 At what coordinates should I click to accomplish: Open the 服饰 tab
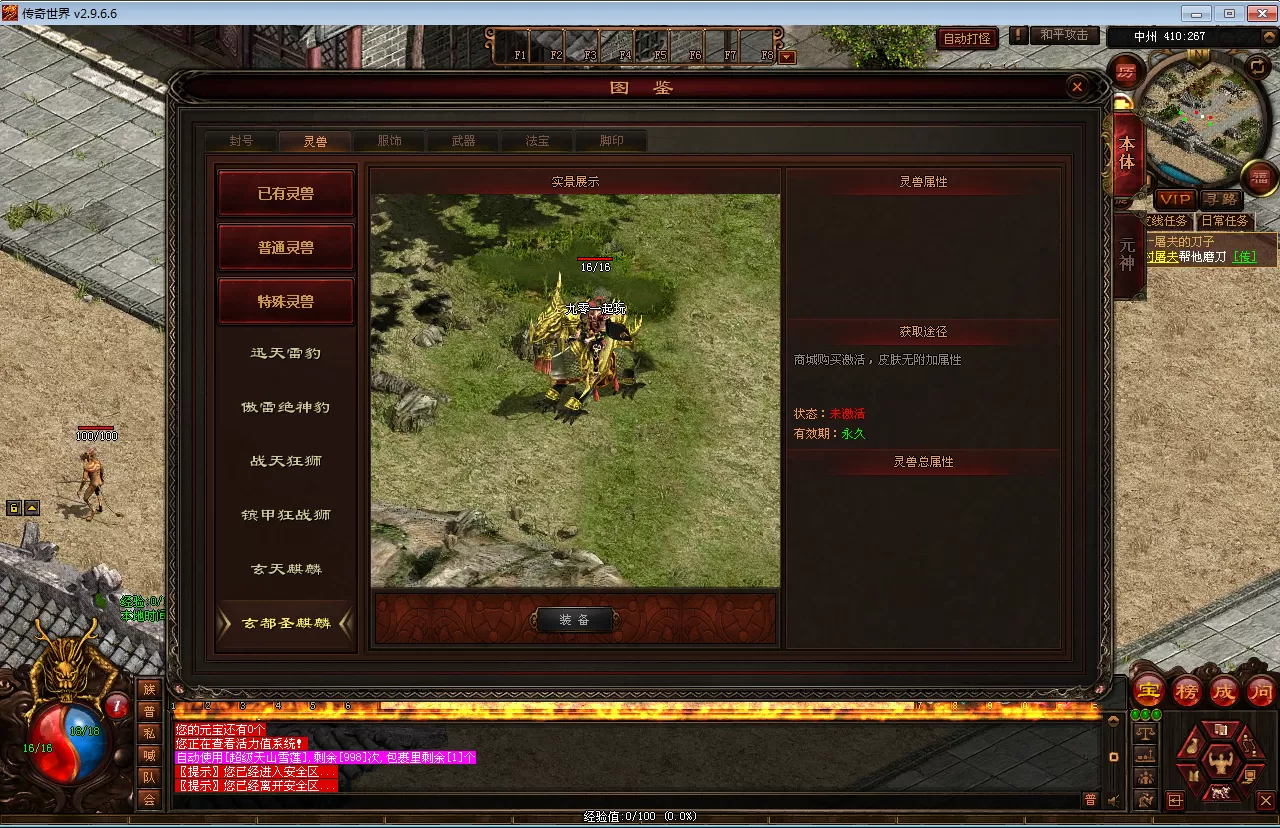(x=389, y=141)
